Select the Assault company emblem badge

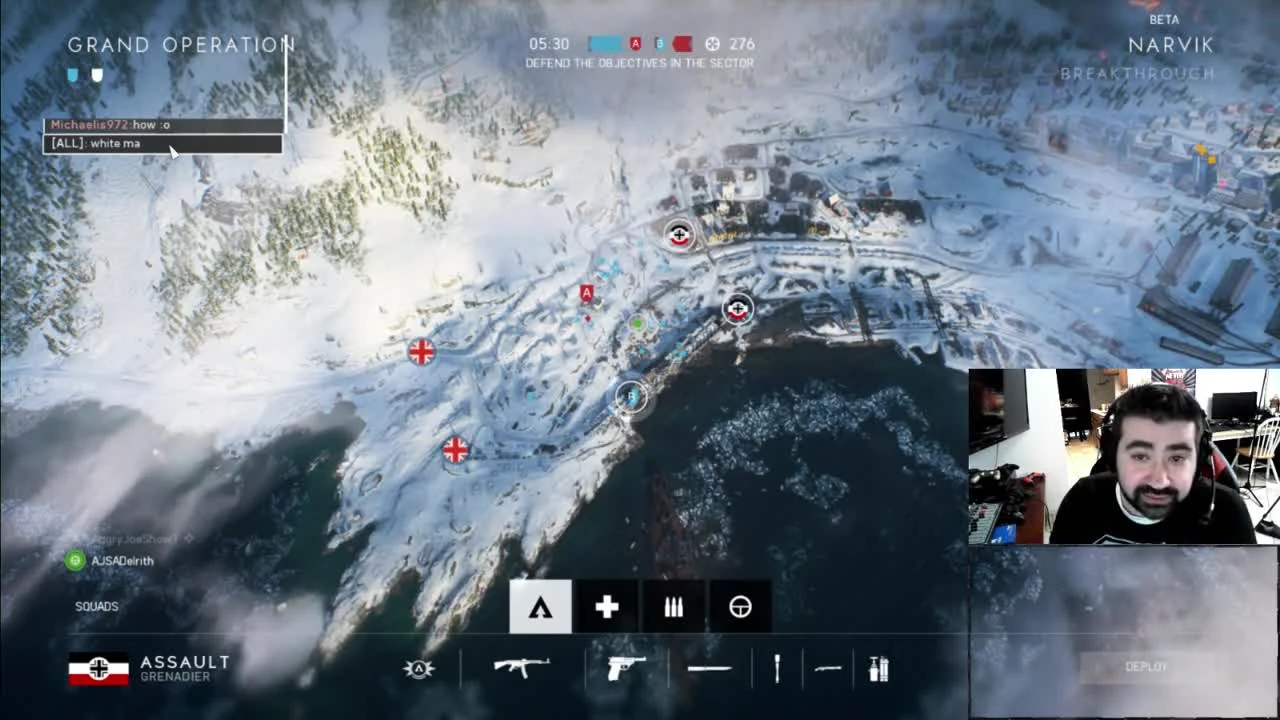pos(418,668)
